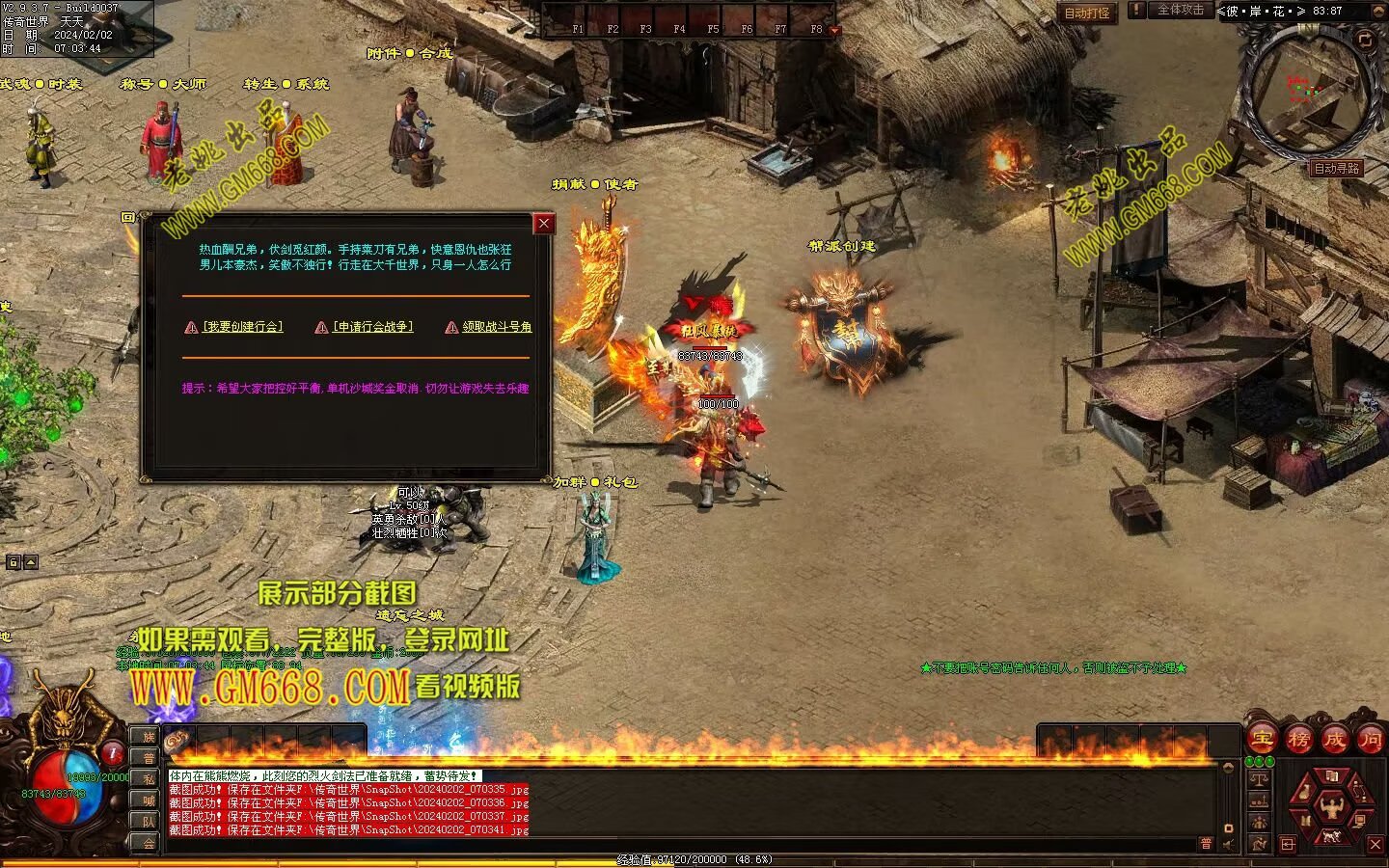
Task: Open the 成 achievements button
Action: click(1334, 740)
